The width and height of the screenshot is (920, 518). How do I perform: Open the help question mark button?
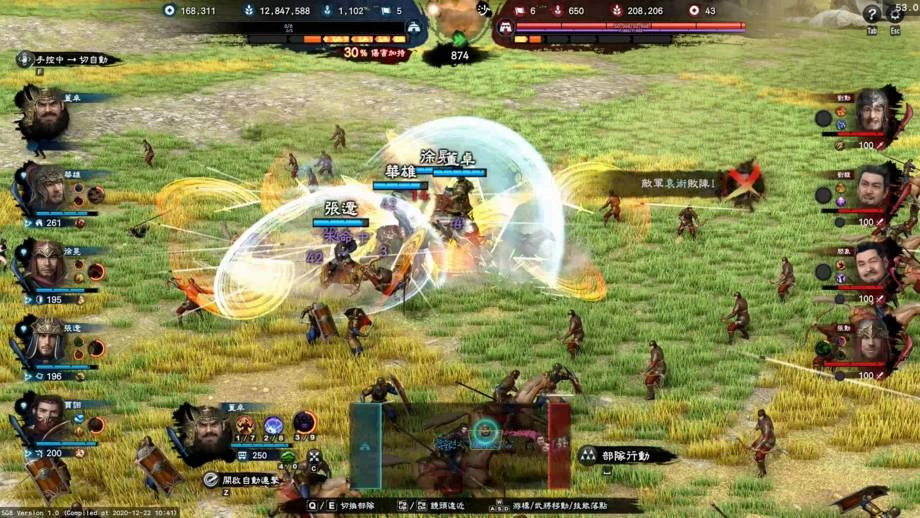click(871, 14)
